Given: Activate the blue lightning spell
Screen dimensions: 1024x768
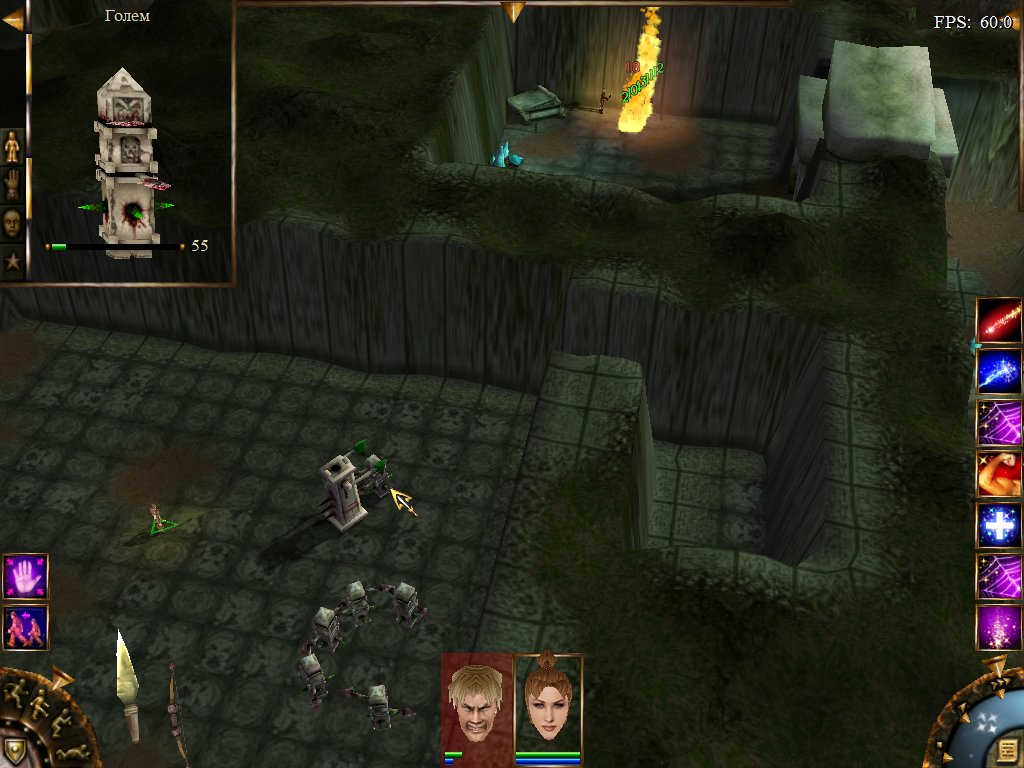Looking at the screenshot, I should 998,371.
